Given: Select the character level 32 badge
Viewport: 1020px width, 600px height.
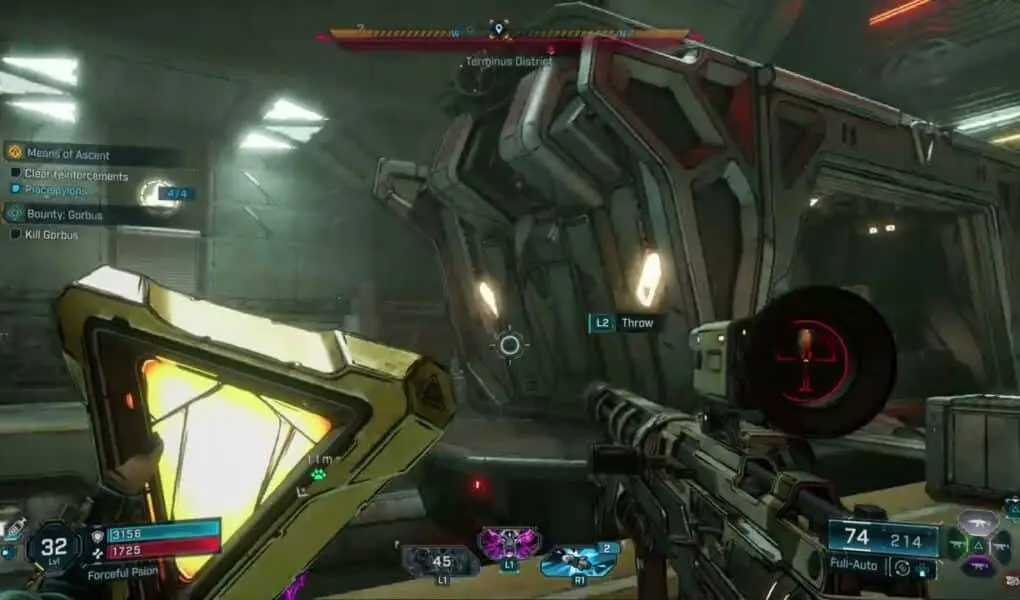Looking at the screenshot, I should pos(54,546).
